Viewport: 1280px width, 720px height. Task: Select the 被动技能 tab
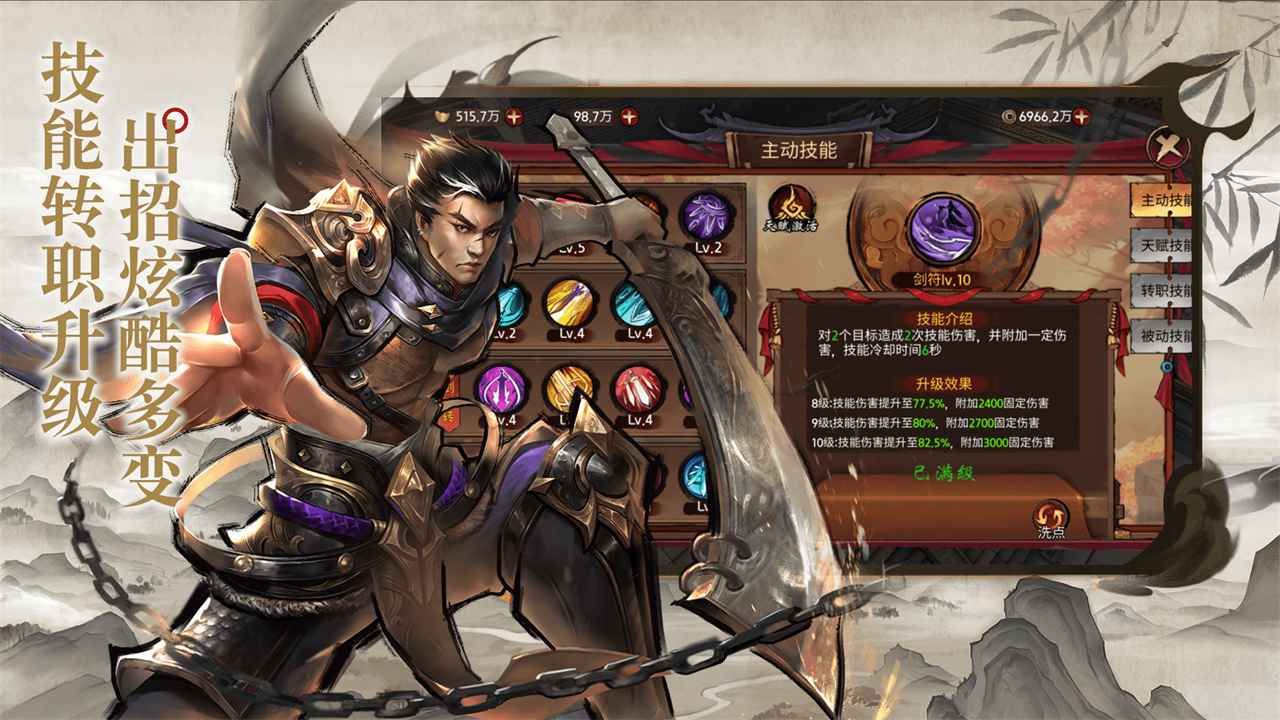[x=1163, y=333]
